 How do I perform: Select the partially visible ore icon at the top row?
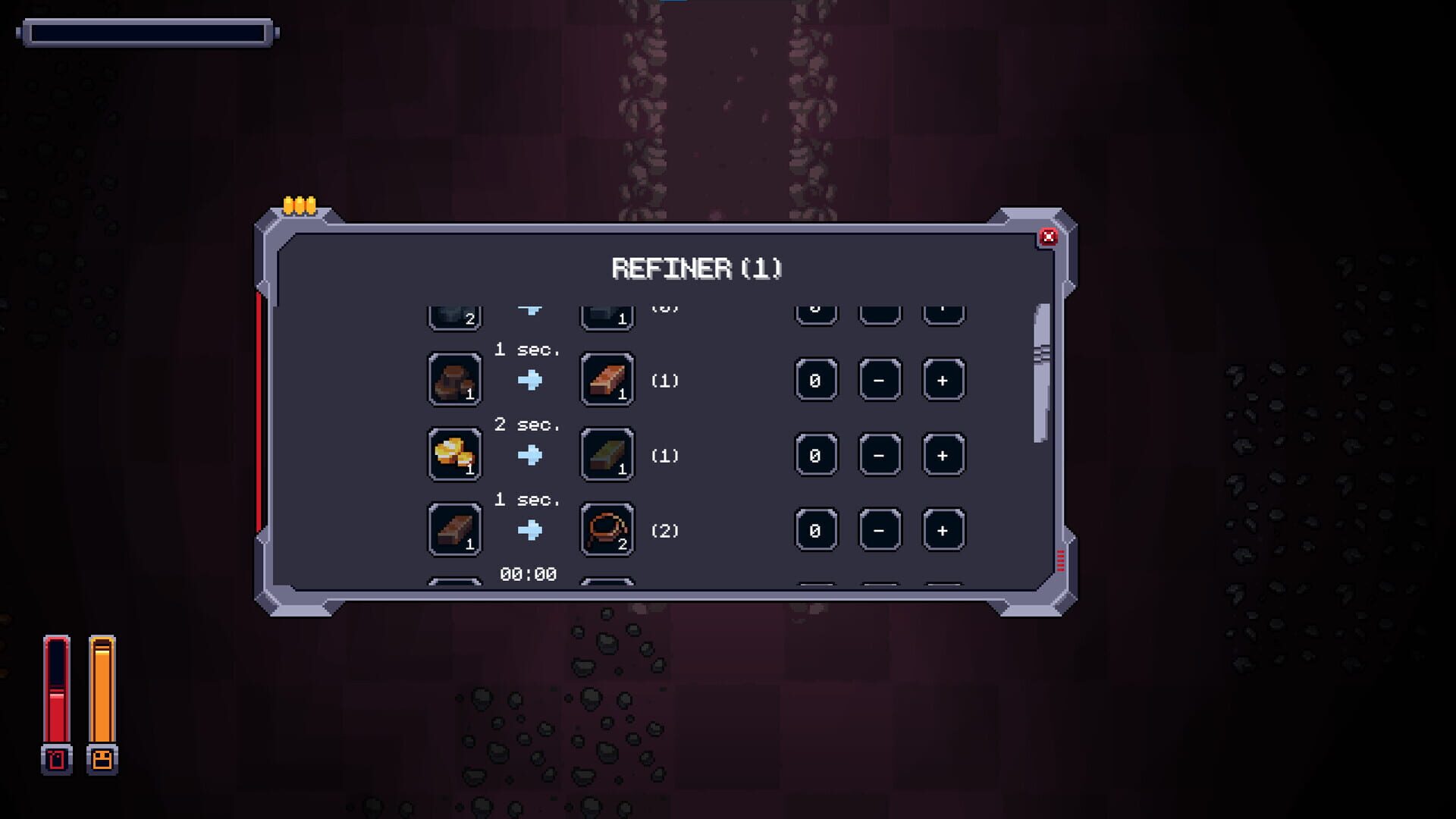coord(453,311)
